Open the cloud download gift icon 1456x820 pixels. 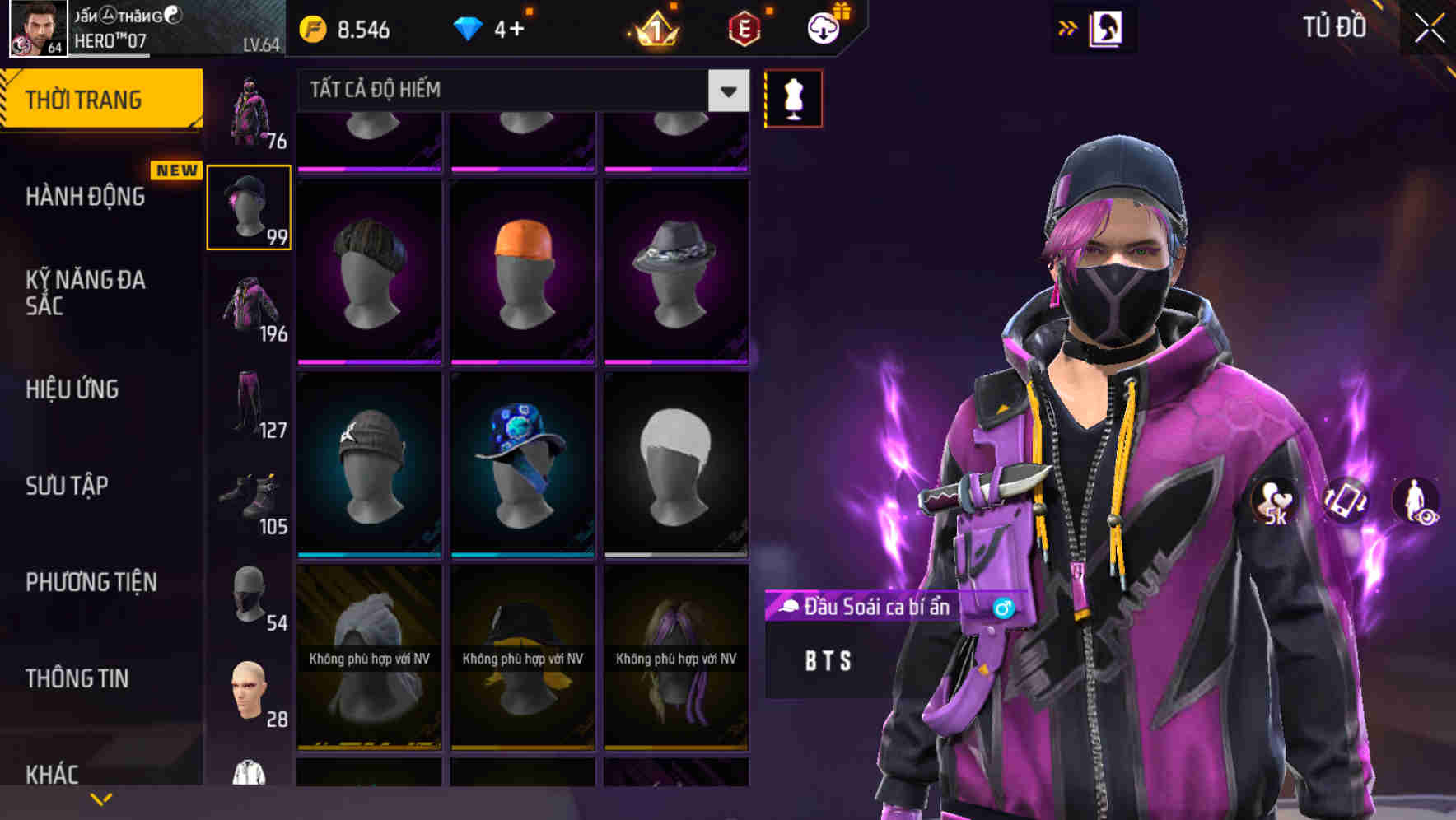822,27
